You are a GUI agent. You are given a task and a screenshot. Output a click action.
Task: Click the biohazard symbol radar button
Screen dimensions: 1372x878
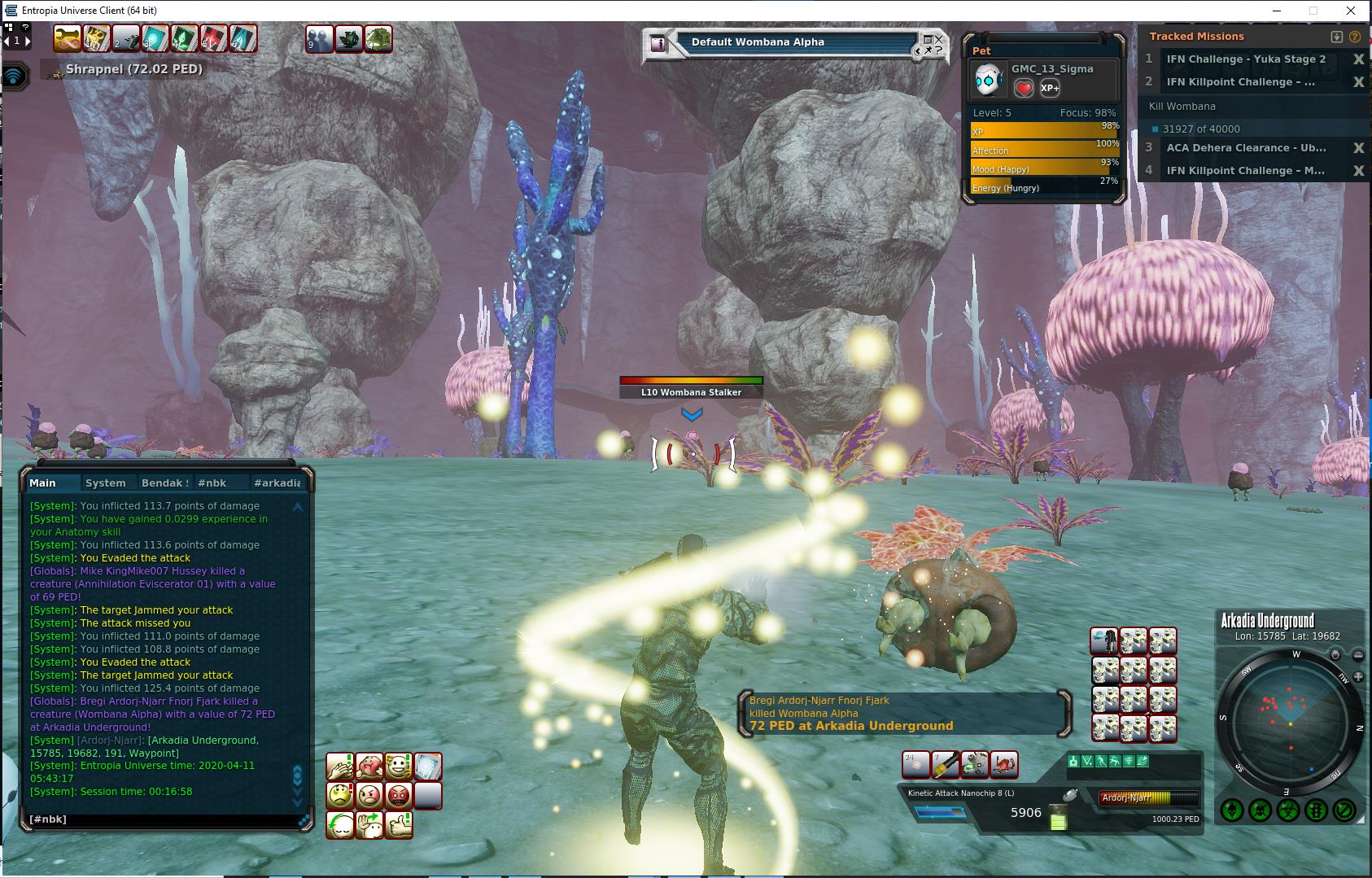tap(1287, 810)
